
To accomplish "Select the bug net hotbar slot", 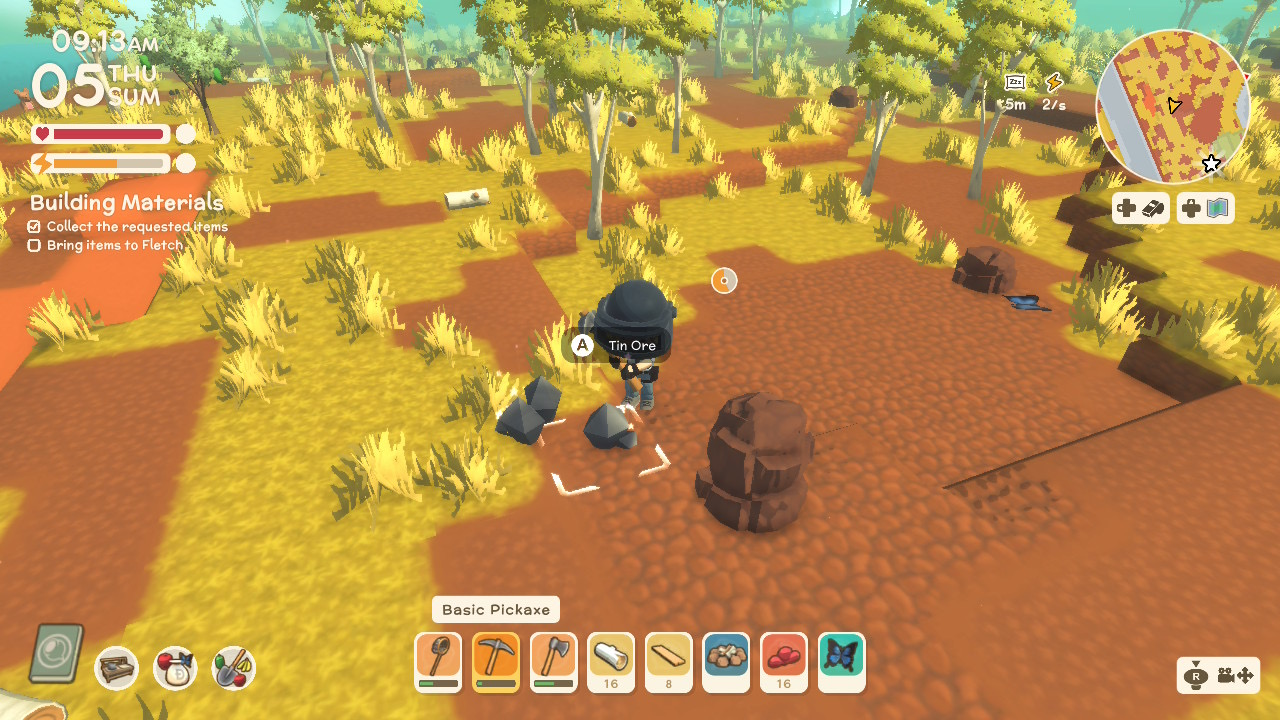I will [438, 661].
